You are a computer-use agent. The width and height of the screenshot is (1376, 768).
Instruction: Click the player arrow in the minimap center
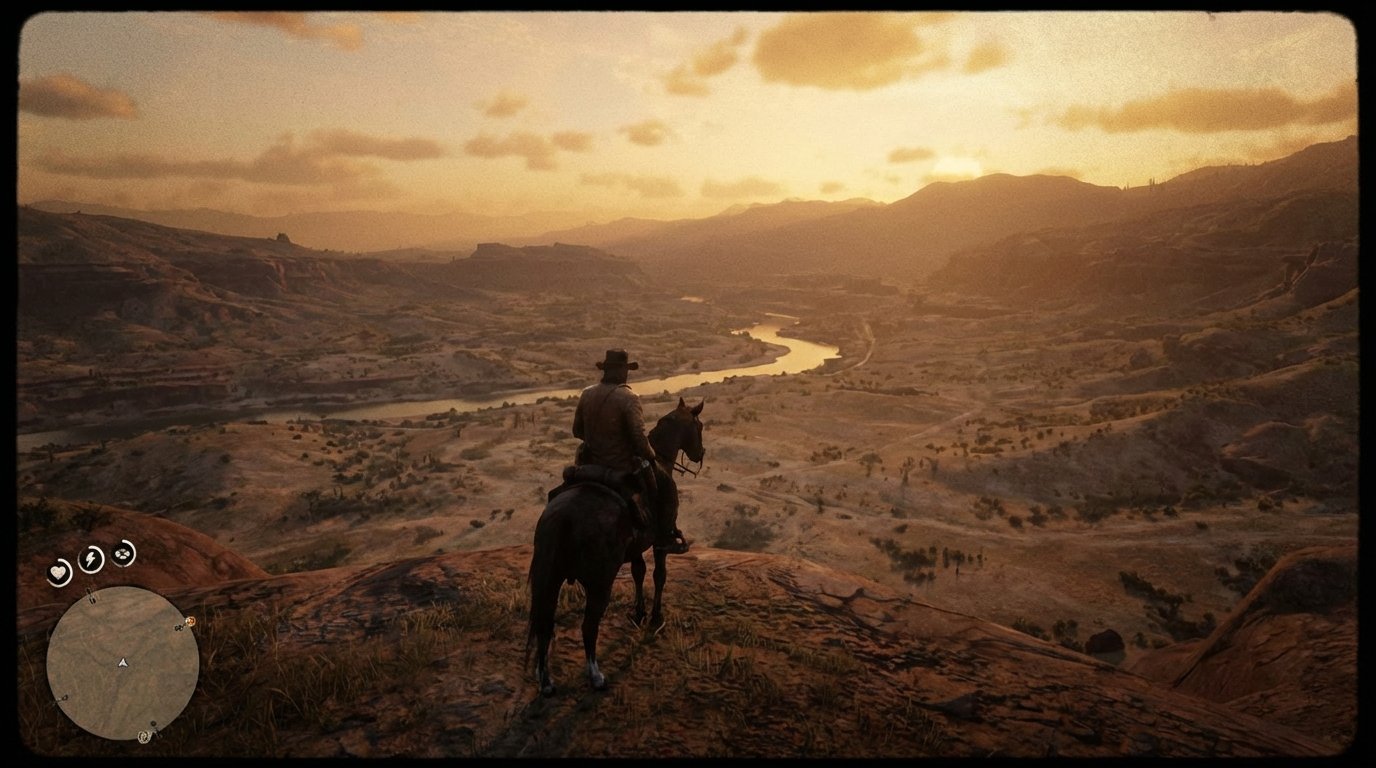(122, 662)
